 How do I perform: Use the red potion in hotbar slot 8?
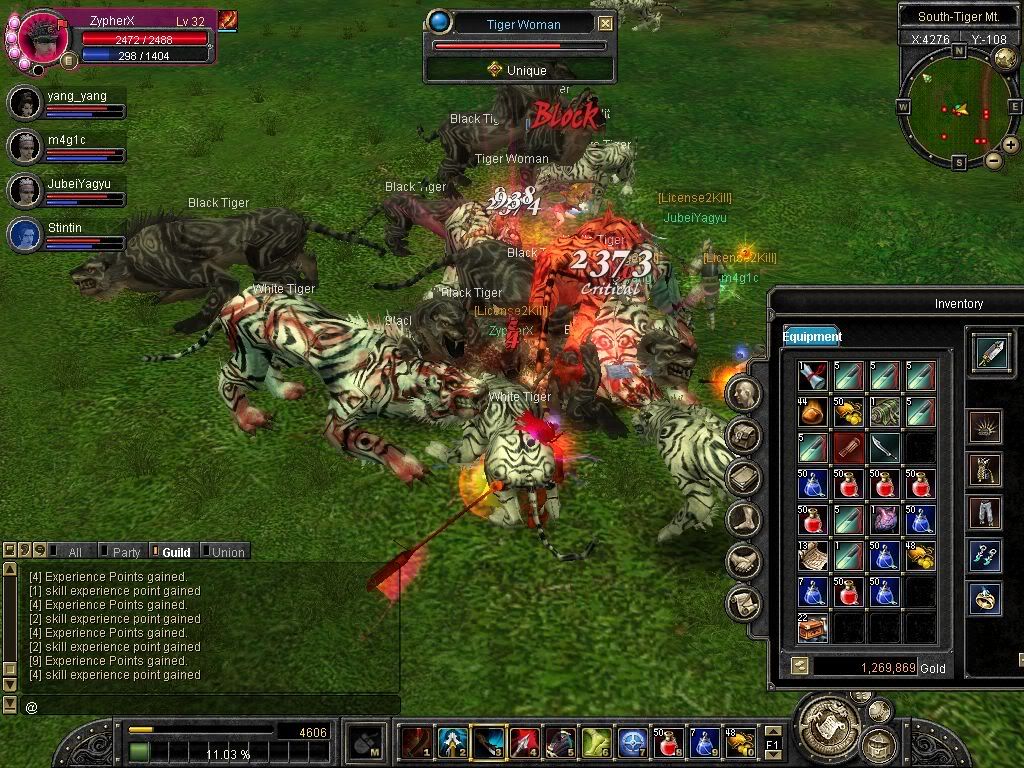coord(668,742)
